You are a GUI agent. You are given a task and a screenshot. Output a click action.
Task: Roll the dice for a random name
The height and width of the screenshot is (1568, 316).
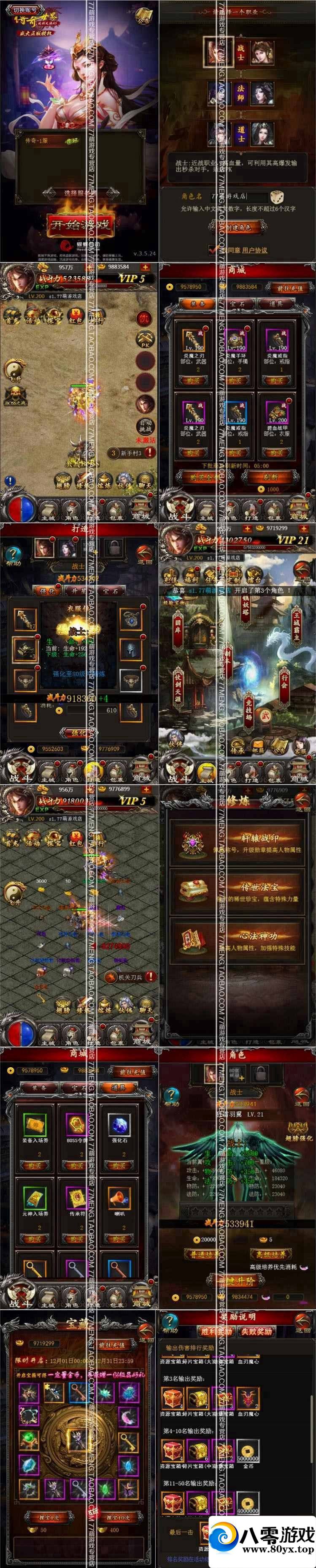[x=276, y=197]
